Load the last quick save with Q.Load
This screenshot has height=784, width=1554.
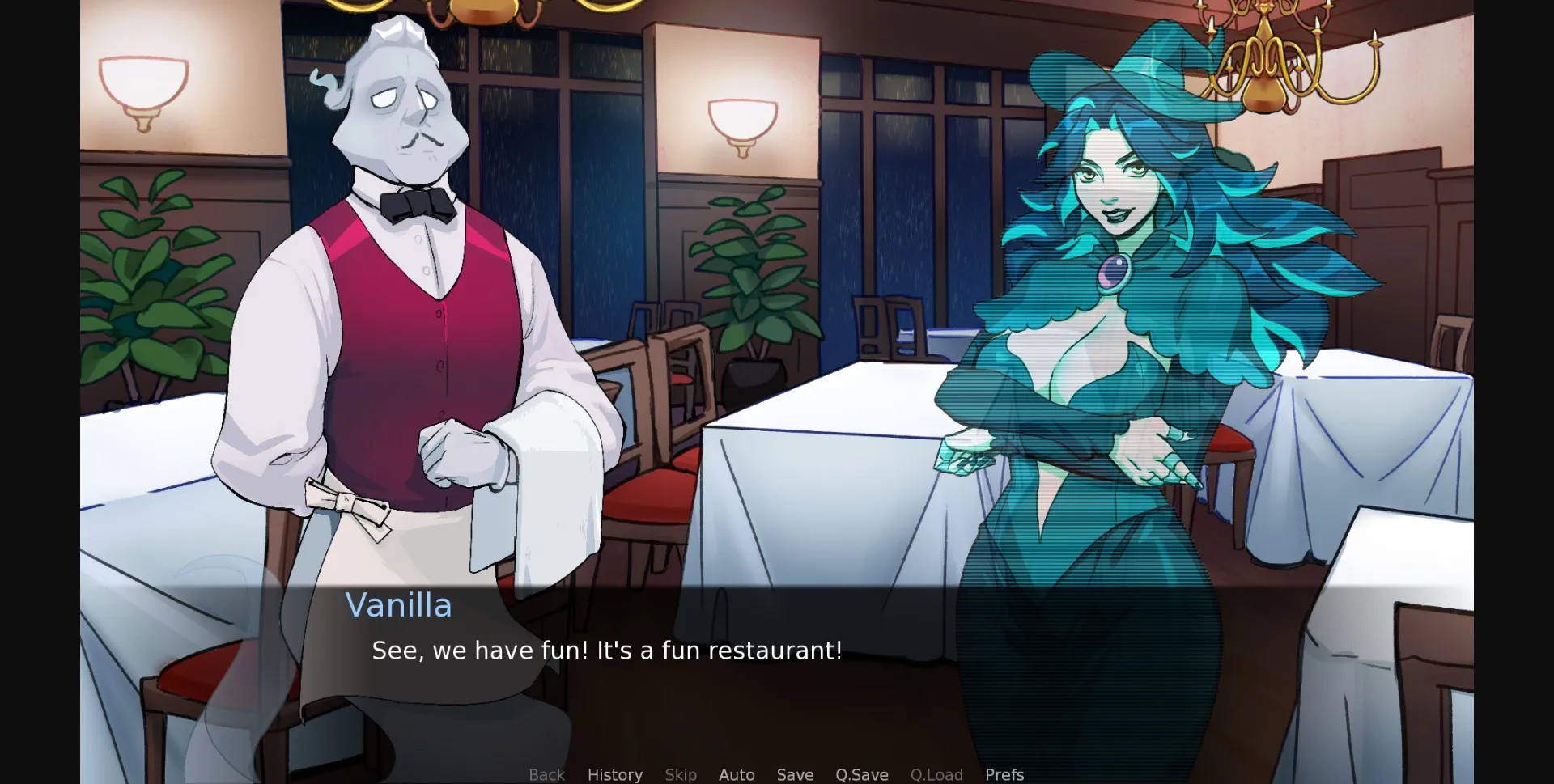point(936,774)
